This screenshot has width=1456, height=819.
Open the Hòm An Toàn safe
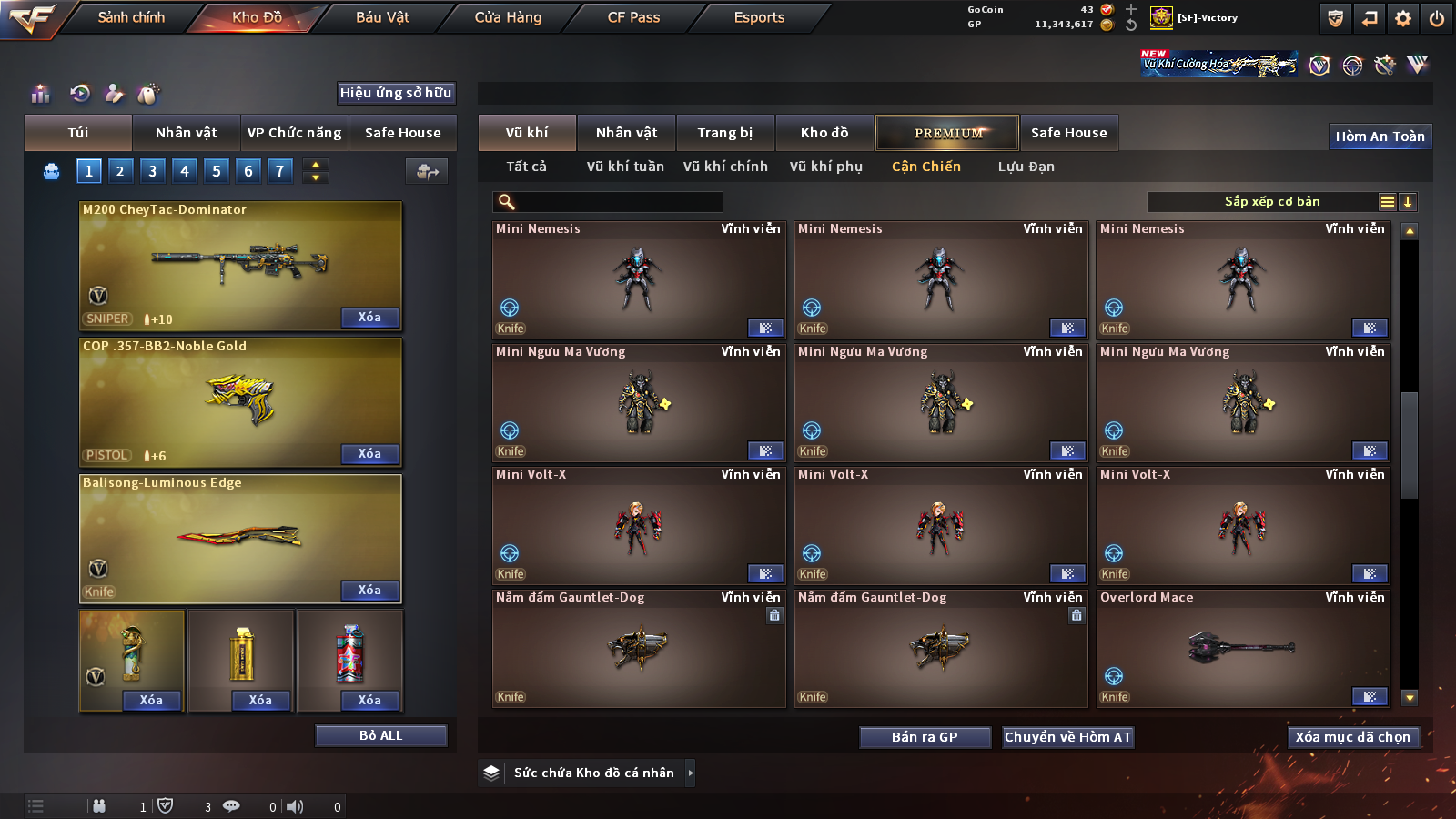point(1380,136)
